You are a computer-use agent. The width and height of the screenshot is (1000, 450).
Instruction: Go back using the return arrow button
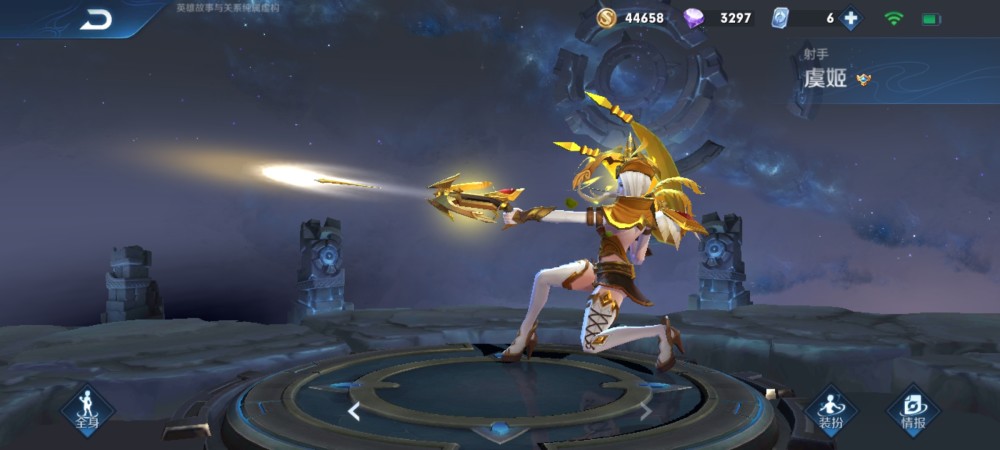(x=96, y=19)
